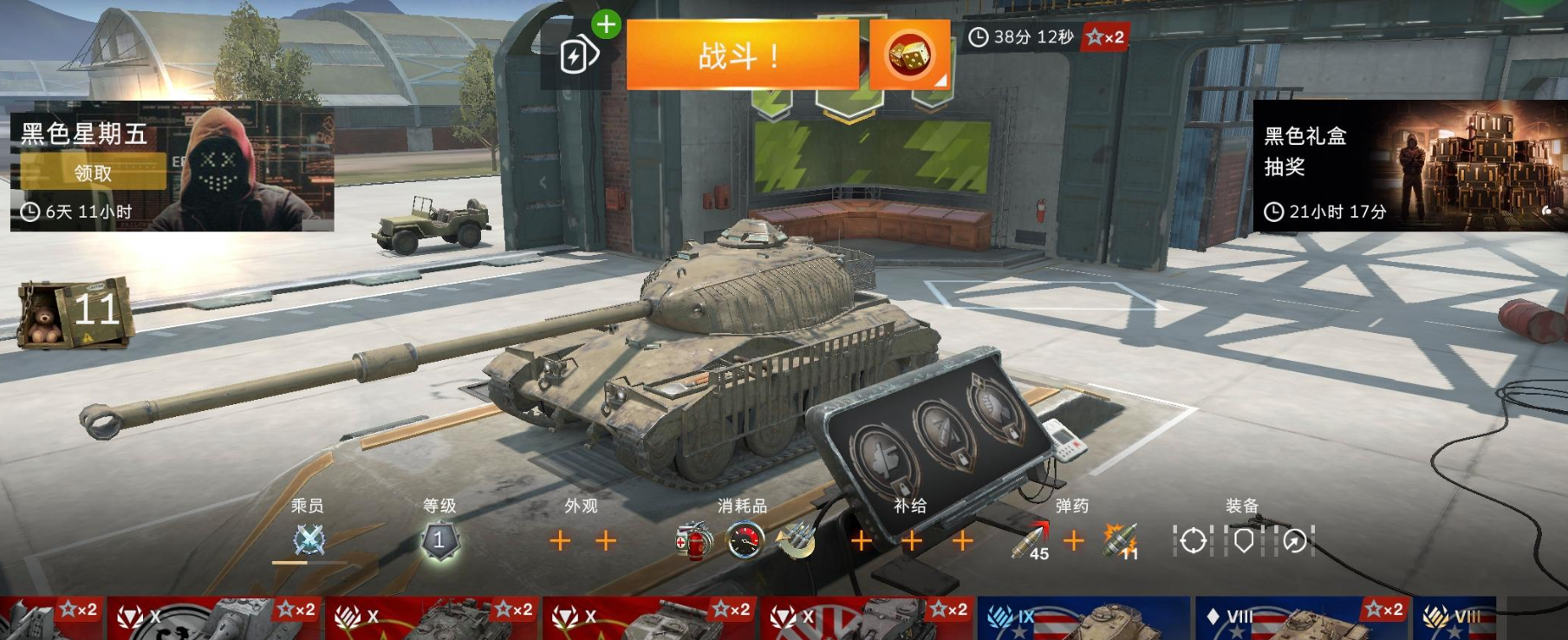Screen dimensions: 1568x640
Task: Open the crew (乘员) crossed swords icon
Action: tap(309, 540)
